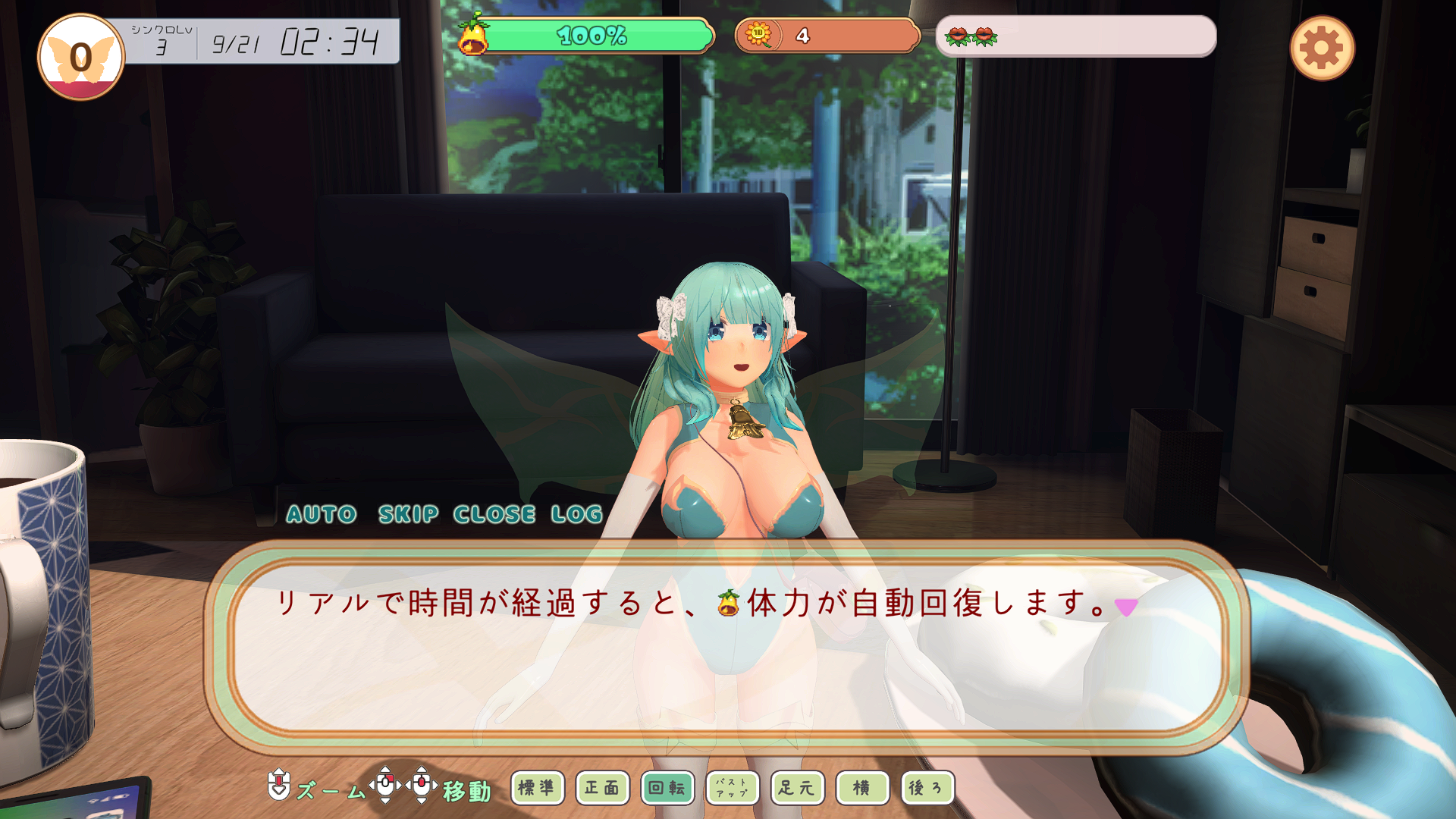This screenshot has width=1456, height=819.
Task: Switch camera to 後ろ back view
Action: point(927,788)
